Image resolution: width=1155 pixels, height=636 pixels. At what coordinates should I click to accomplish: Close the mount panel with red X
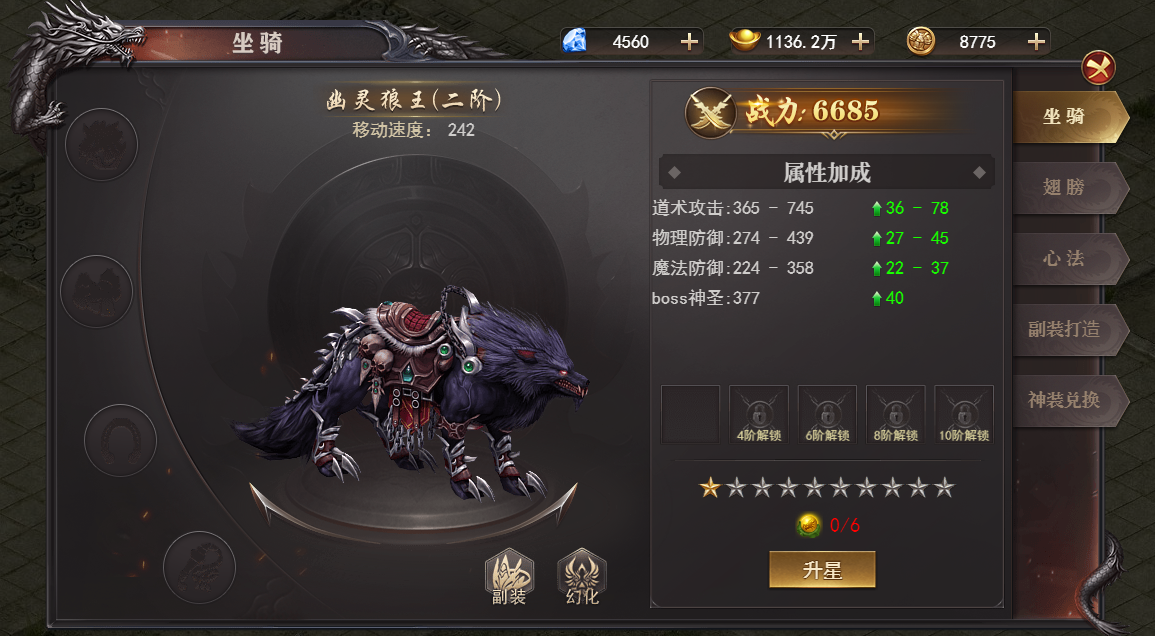(x=1098, y=68)
